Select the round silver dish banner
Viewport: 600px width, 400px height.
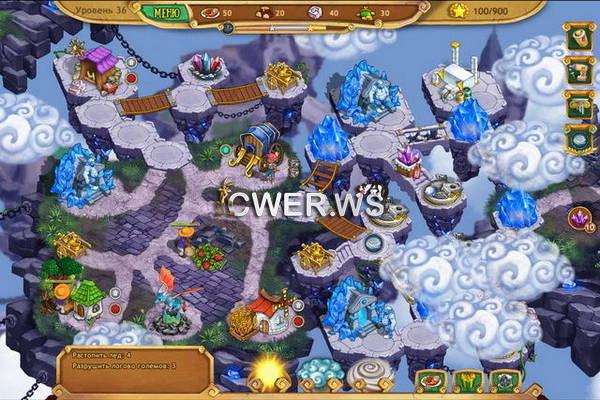coord(579,139)
